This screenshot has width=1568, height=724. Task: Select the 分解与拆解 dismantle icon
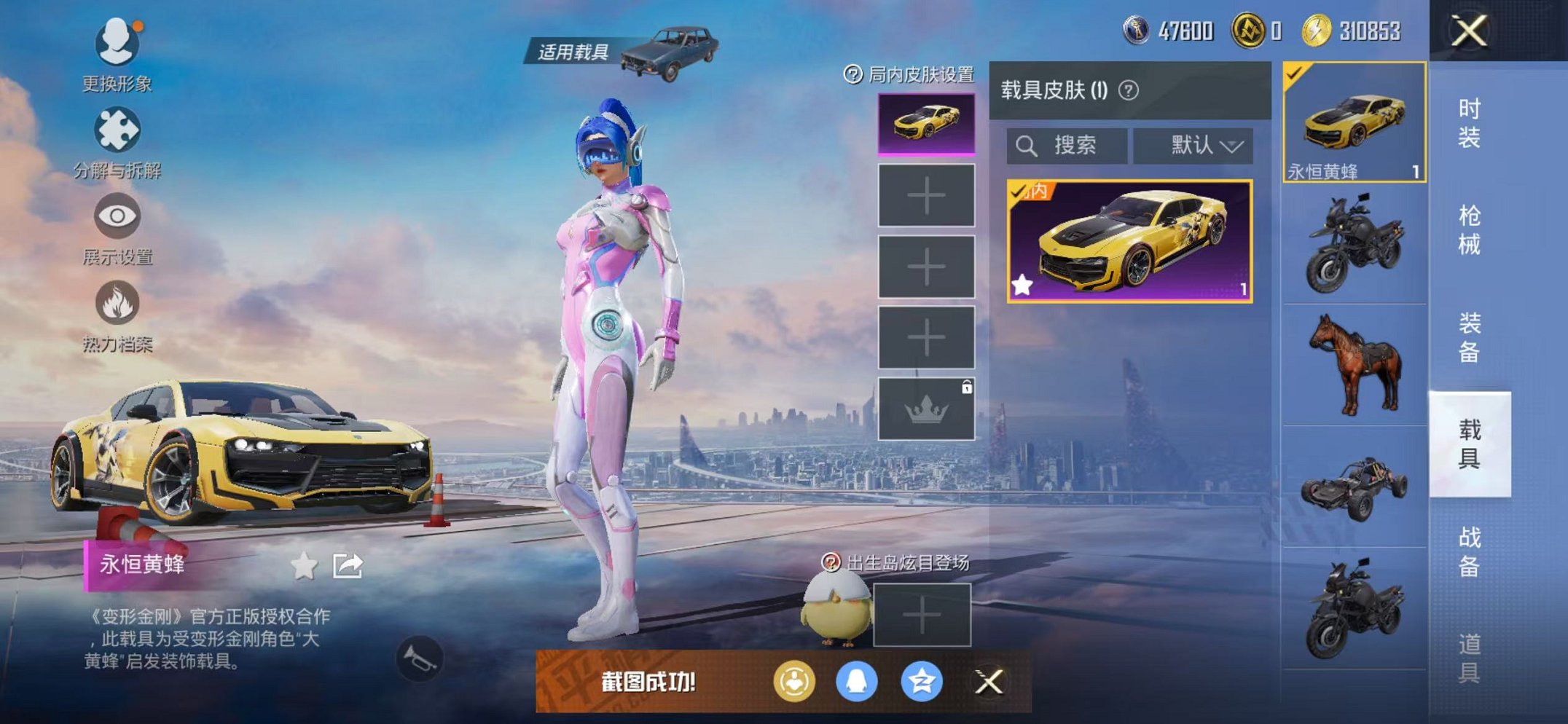tap(117, 130)
